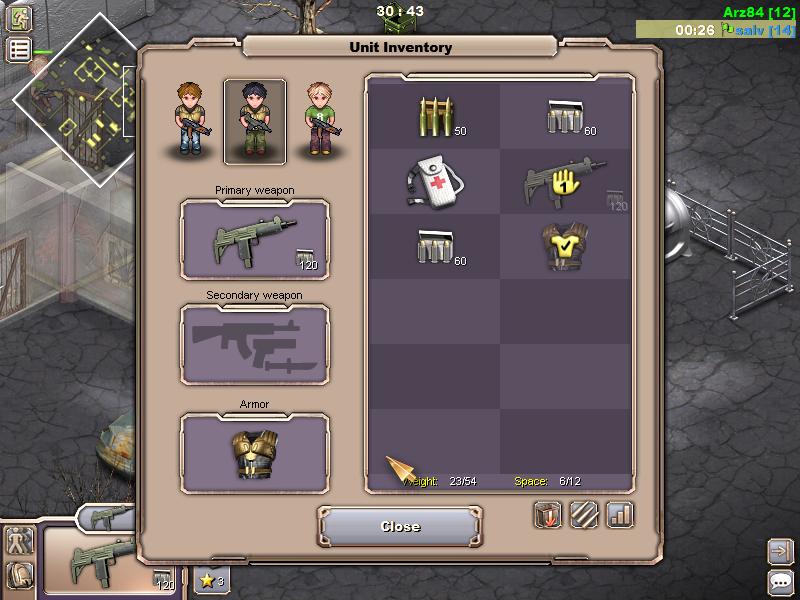Click the drop-item box button with red arrow
800x600 pixels.
coord(547,515)
